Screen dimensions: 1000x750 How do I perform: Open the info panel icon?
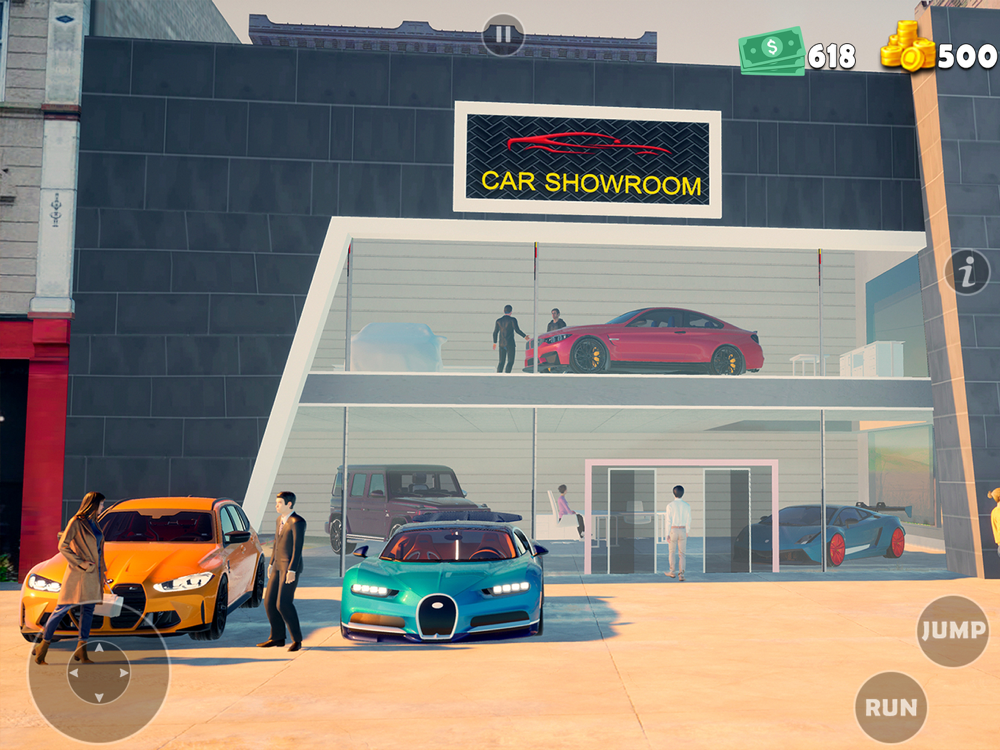967,272
